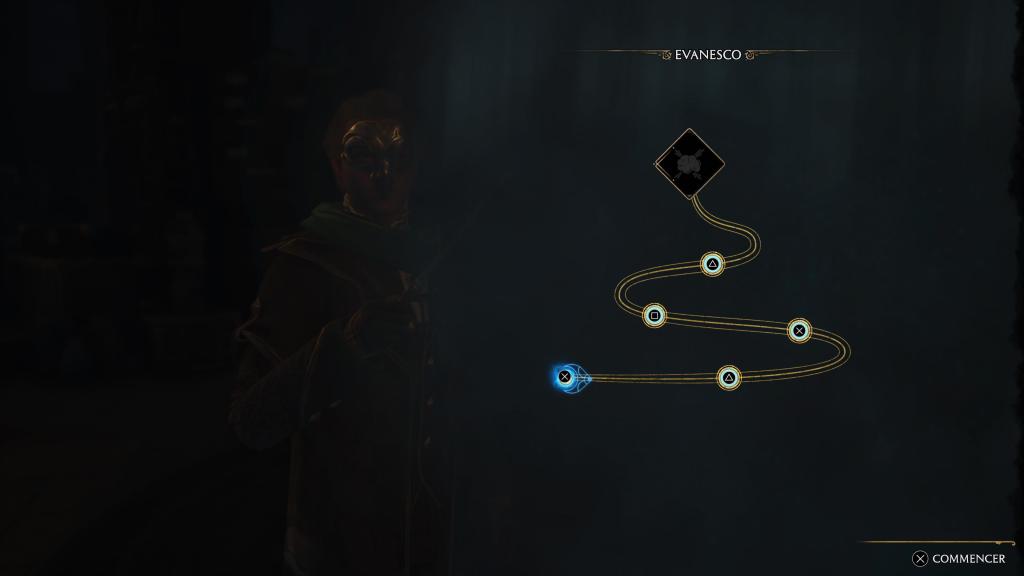Select the square node on the spell path
The height and width of the screenshot is (576, 1024).
click(654, 315)
